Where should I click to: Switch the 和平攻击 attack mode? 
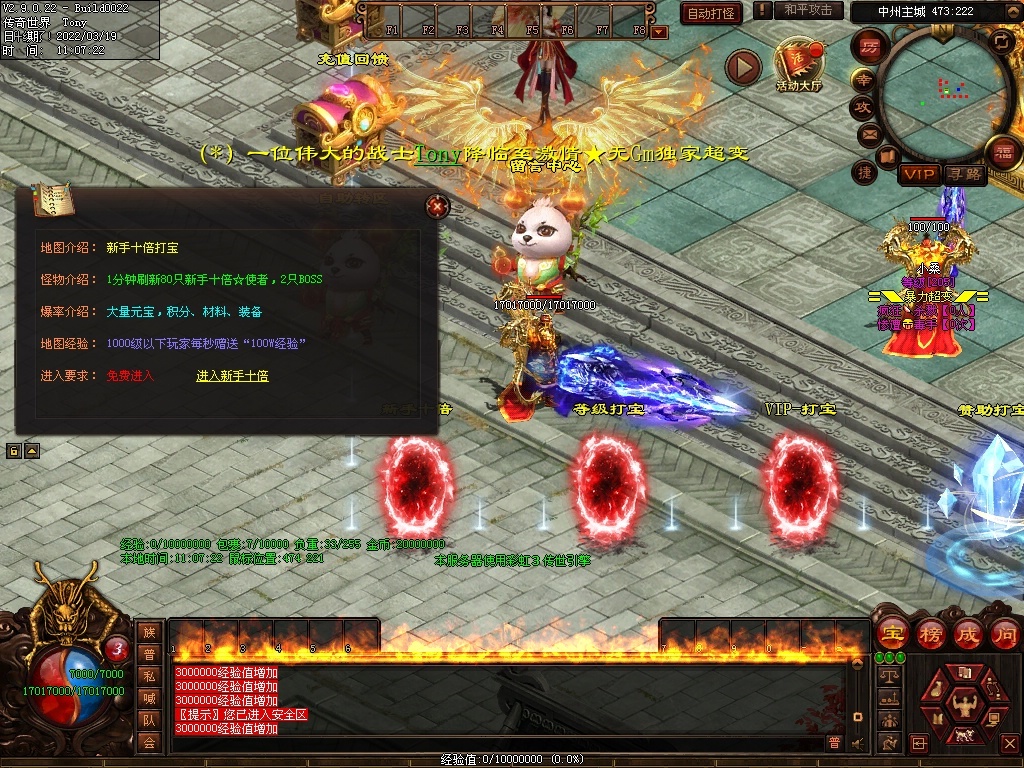[807, 10]
